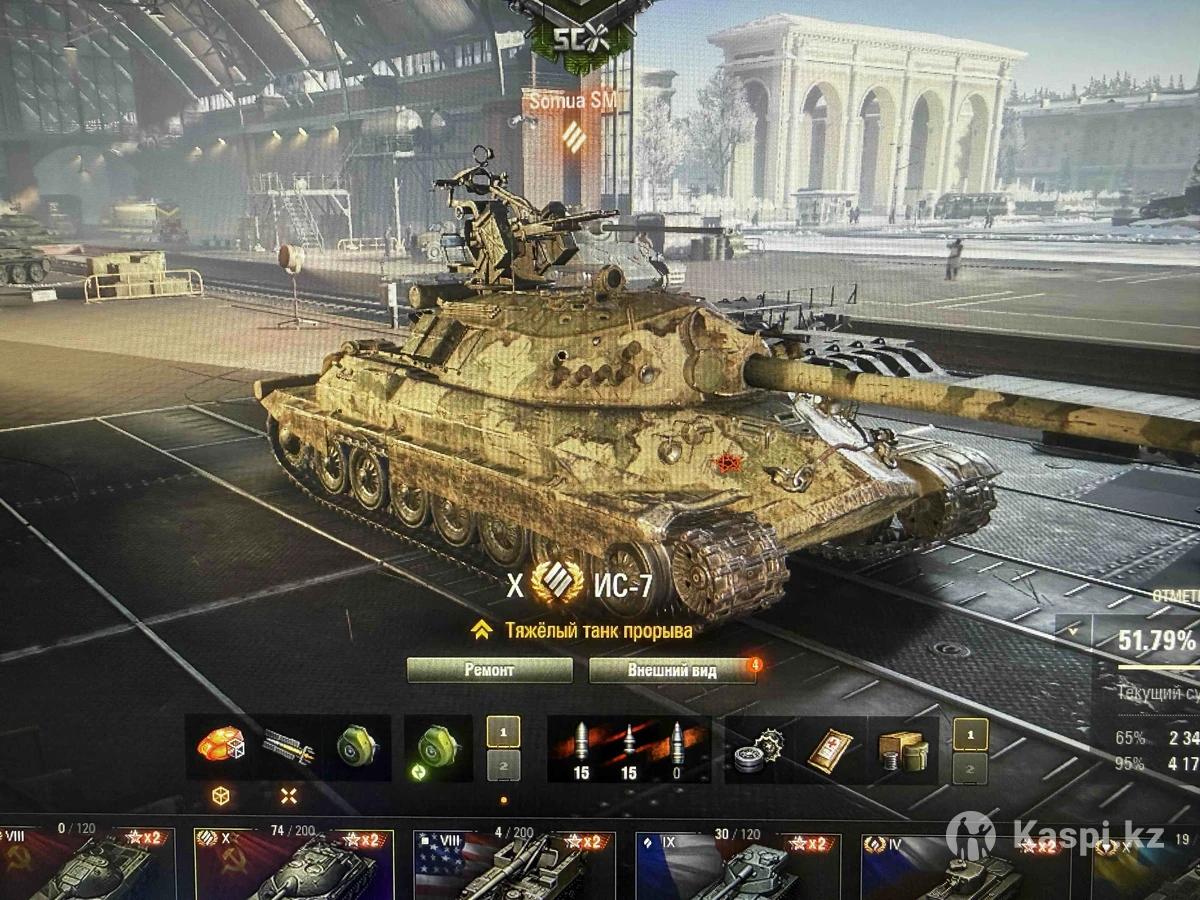
Task: Open the Внешний вид appearance menu
Action: point(672,670)
